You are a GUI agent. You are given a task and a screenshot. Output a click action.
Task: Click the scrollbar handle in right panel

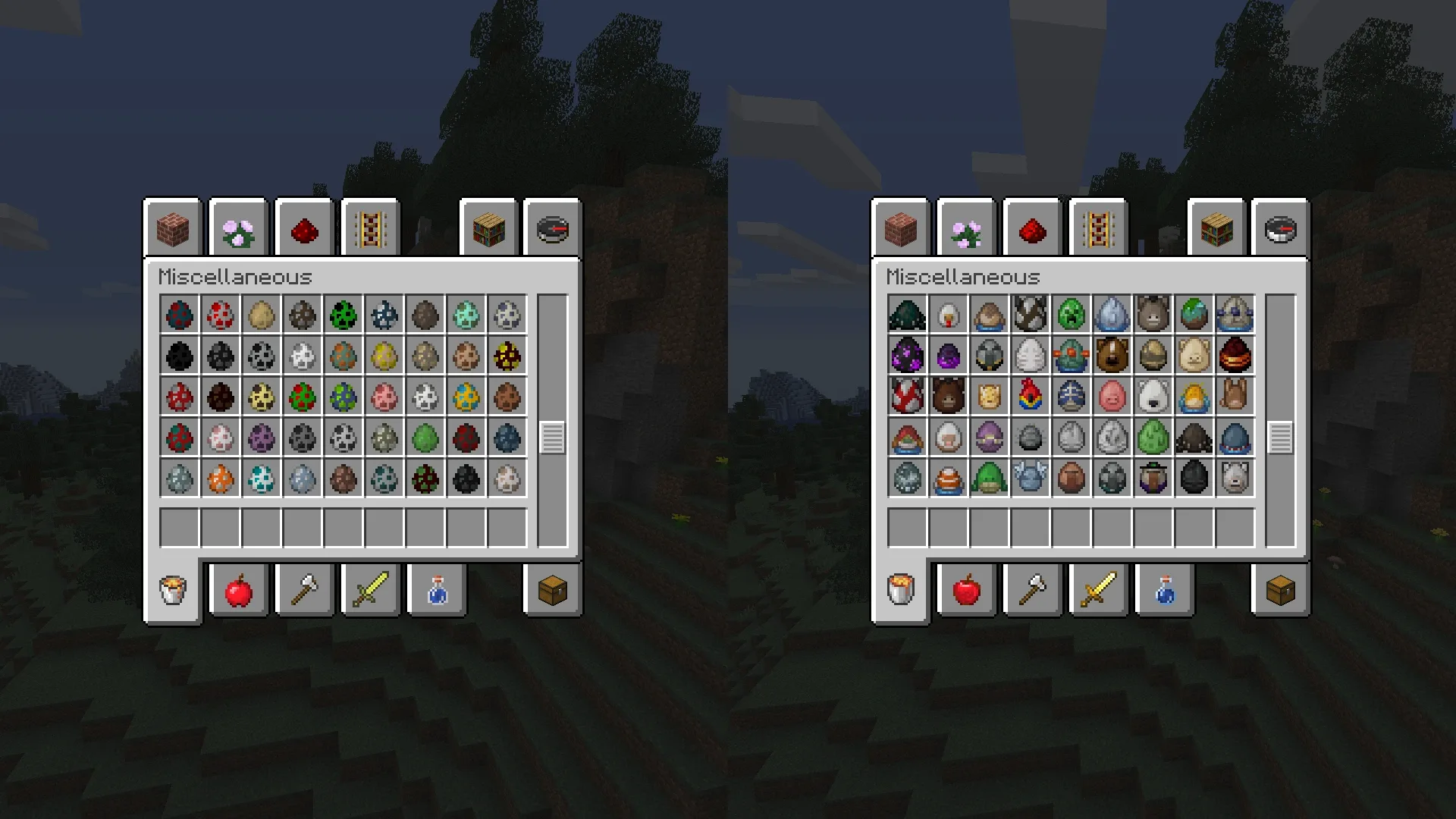(1280, 438)
